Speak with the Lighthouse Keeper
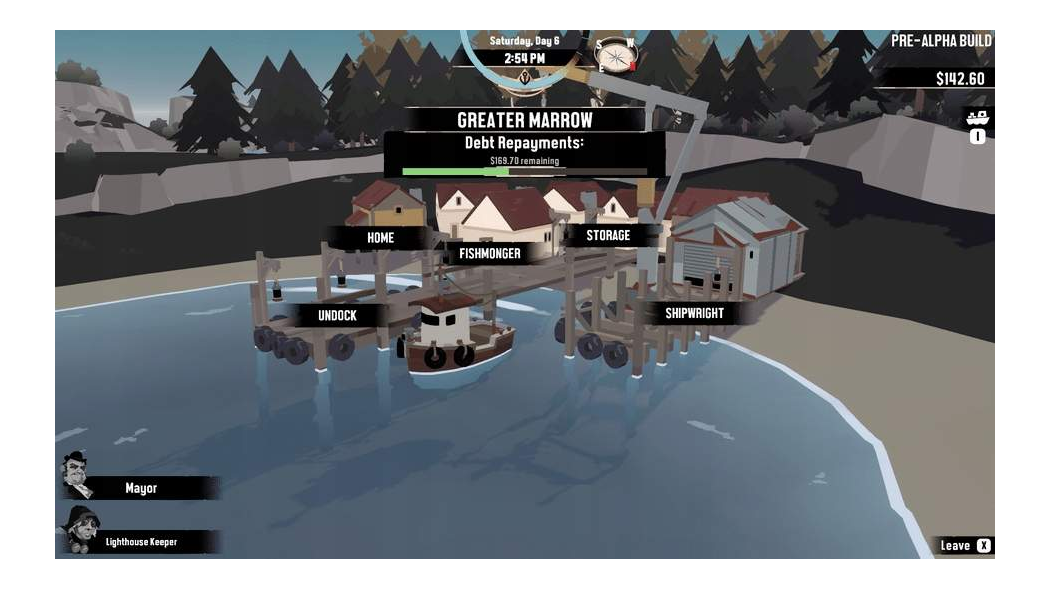Screen dimensions: 1050x590 point(141,542)
